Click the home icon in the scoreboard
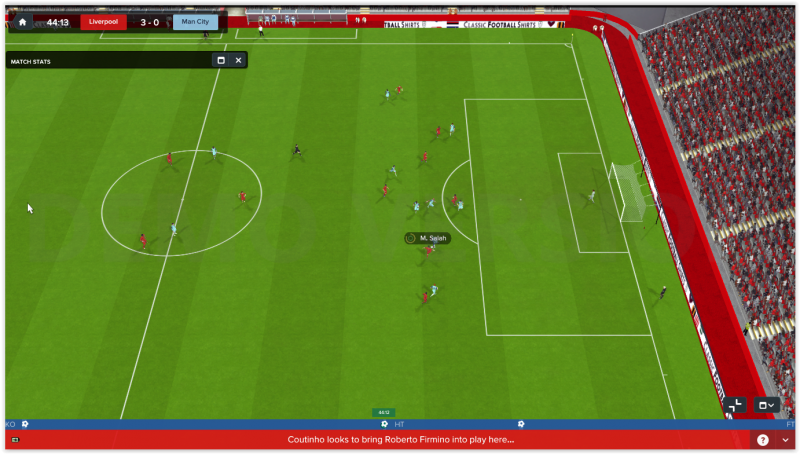This screenshot has width=800, height=454. coord(22,22)
